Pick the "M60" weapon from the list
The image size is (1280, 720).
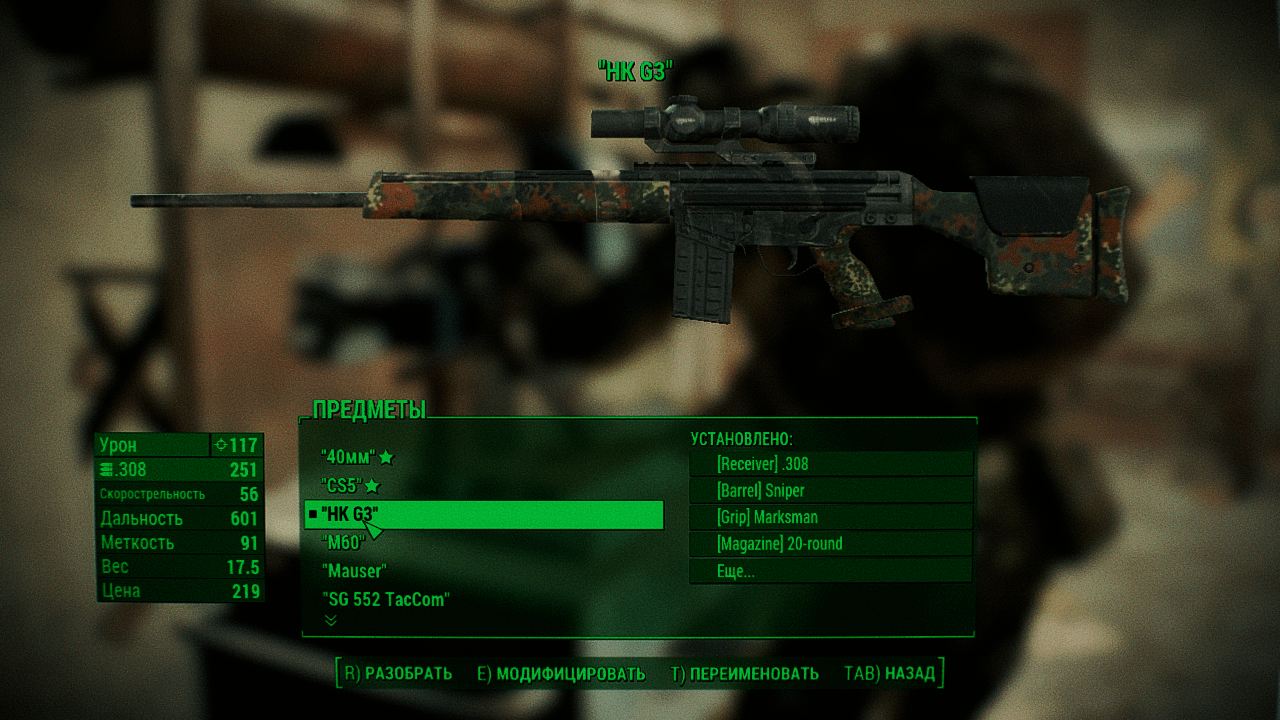pyautogui.click(x=343, y=543)
